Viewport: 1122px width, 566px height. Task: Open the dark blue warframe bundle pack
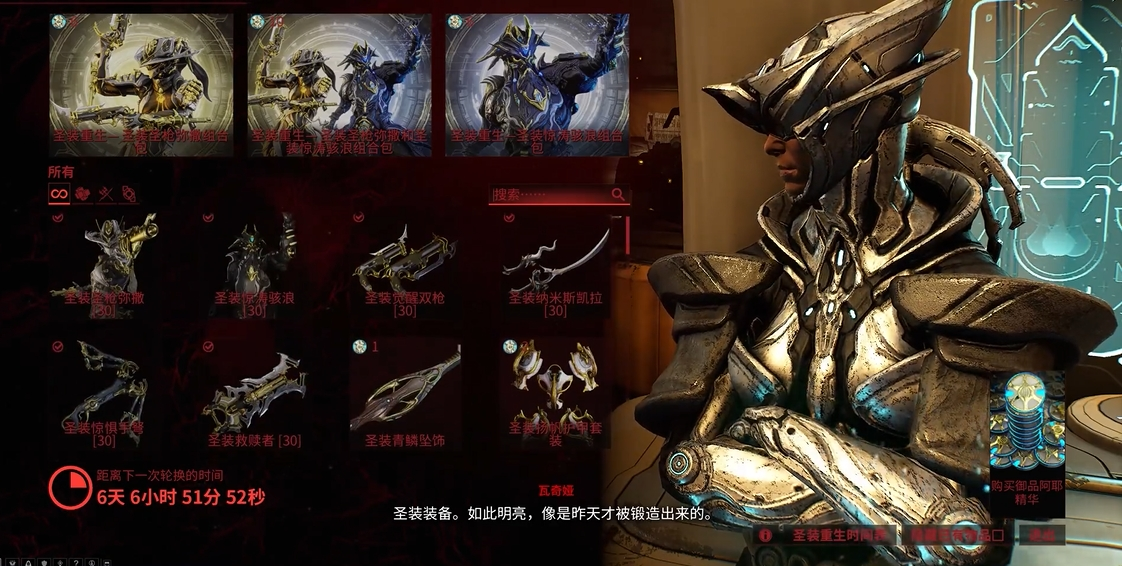[537, 85]
